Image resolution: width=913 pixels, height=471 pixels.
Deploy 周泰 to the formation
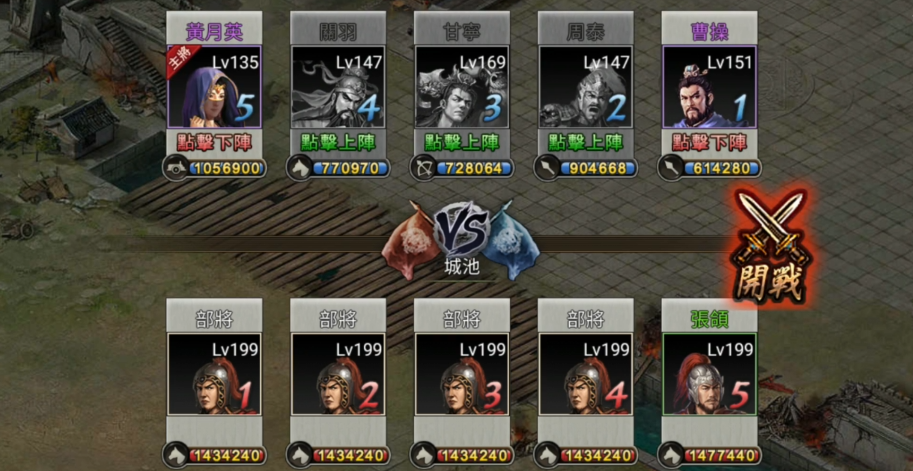tap(586, 143)
